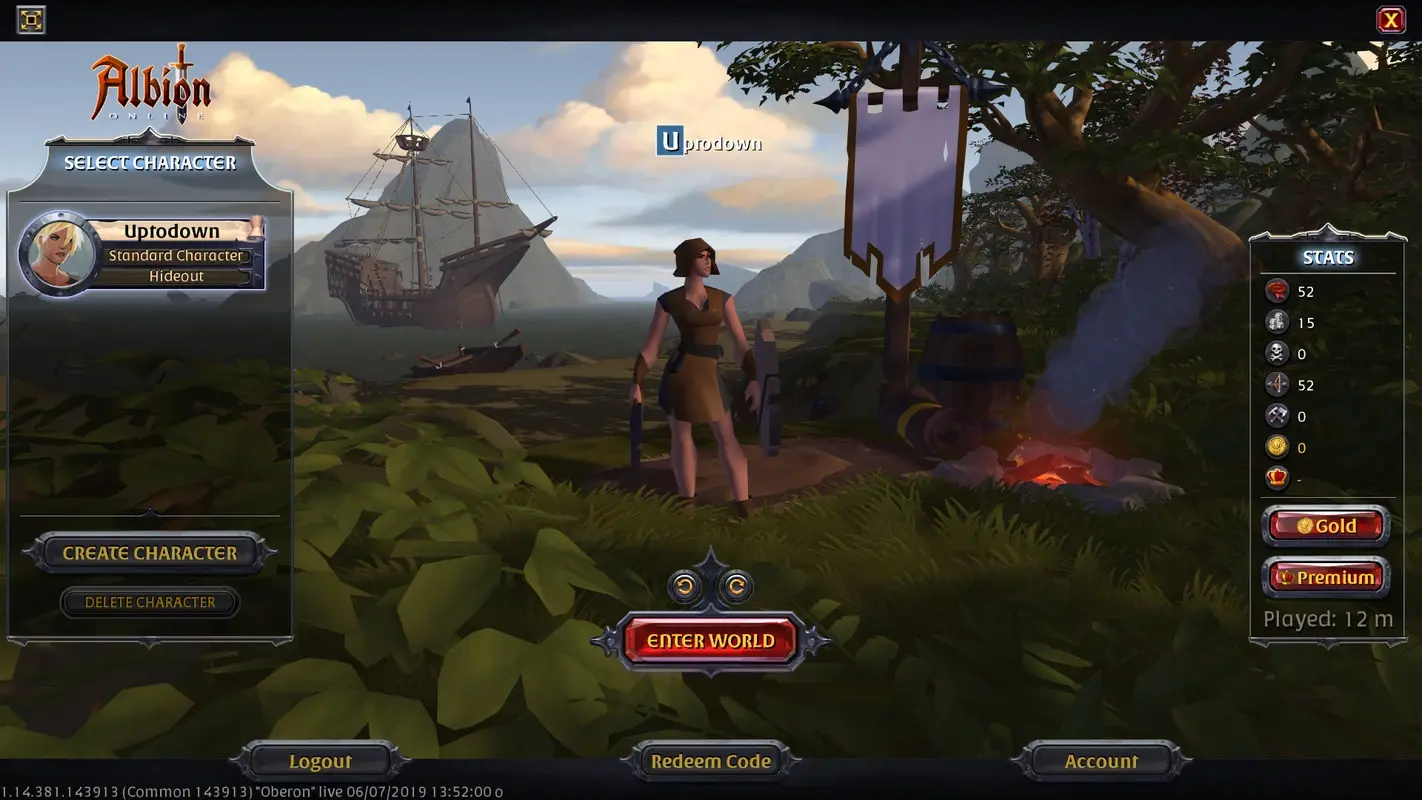The image size is (1422, 800).
Task: Click the gold coin stat icon
Action: [x=1278, y=447]
